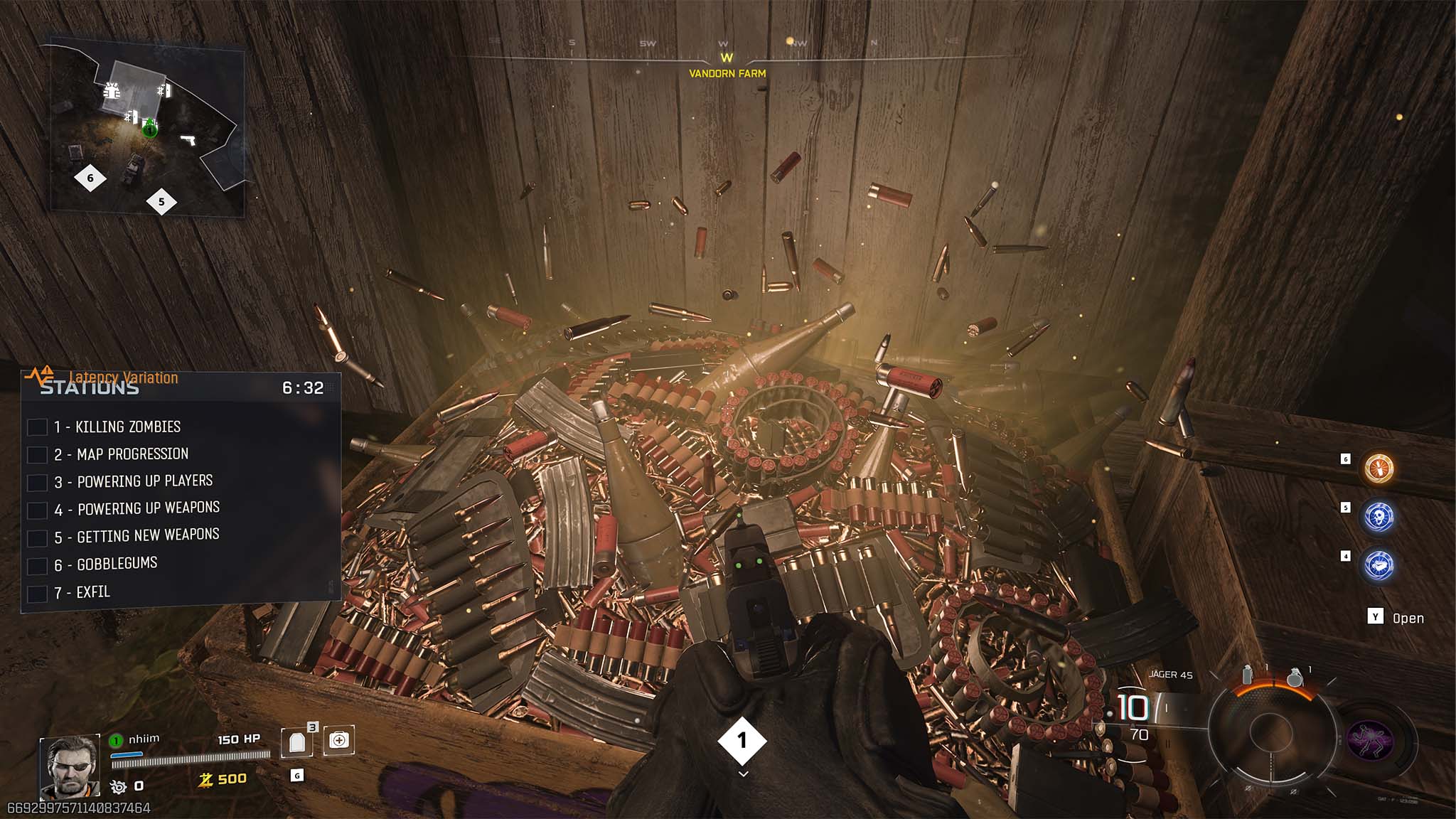Check the Getting New Weapons box
Image resolution: width=1456 pixels, height=819 pixels.
click(37, 537)
